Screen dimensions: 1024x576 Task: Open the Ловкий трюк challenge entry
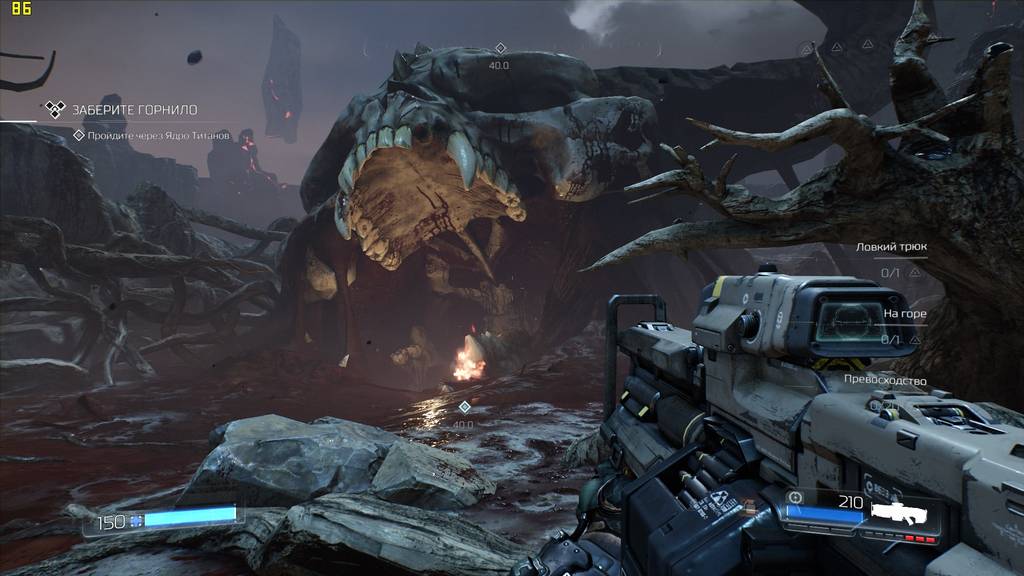tap(890, 247)
